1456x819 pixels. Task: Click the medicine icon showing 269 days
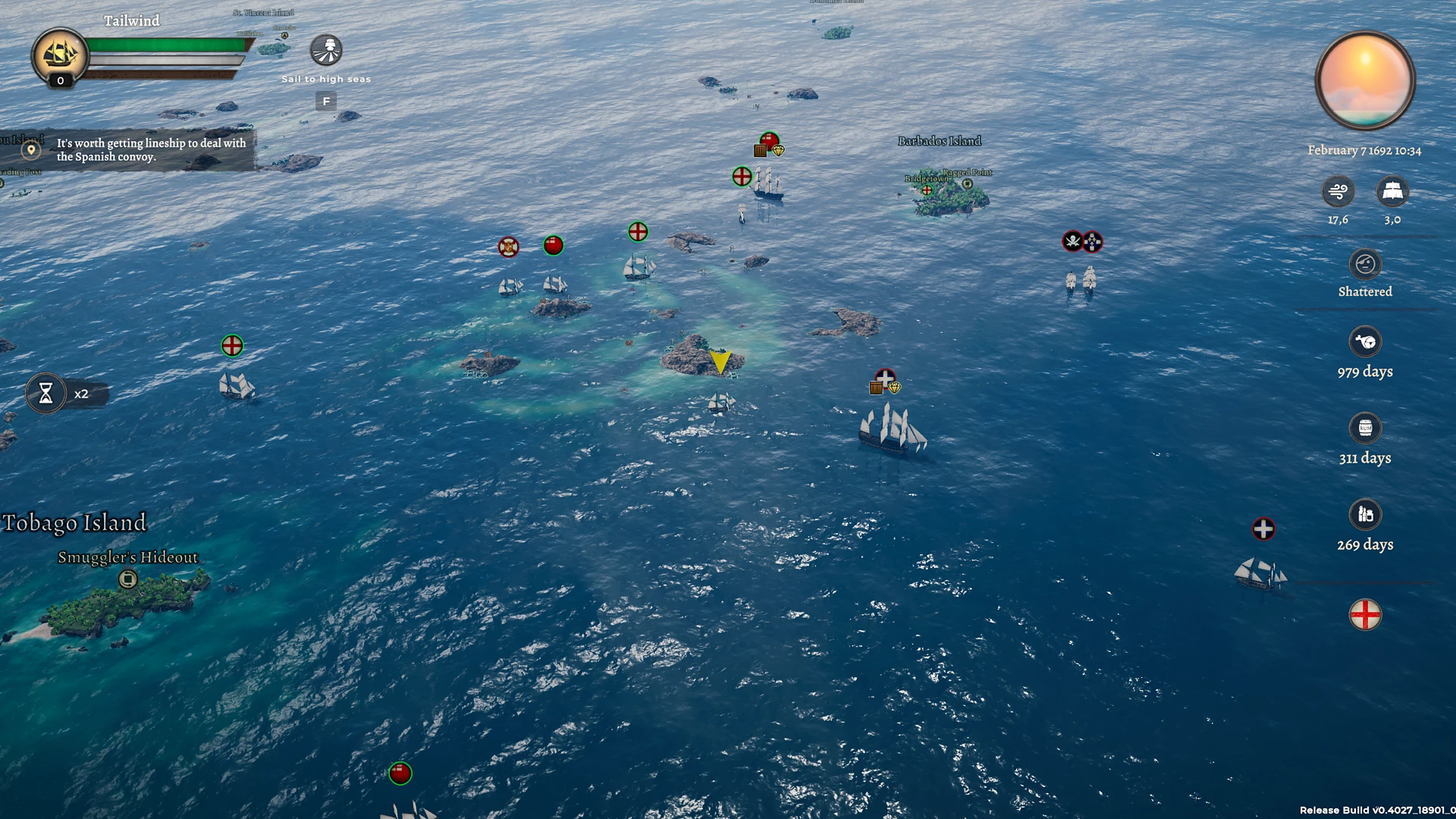click(1365, 516)
